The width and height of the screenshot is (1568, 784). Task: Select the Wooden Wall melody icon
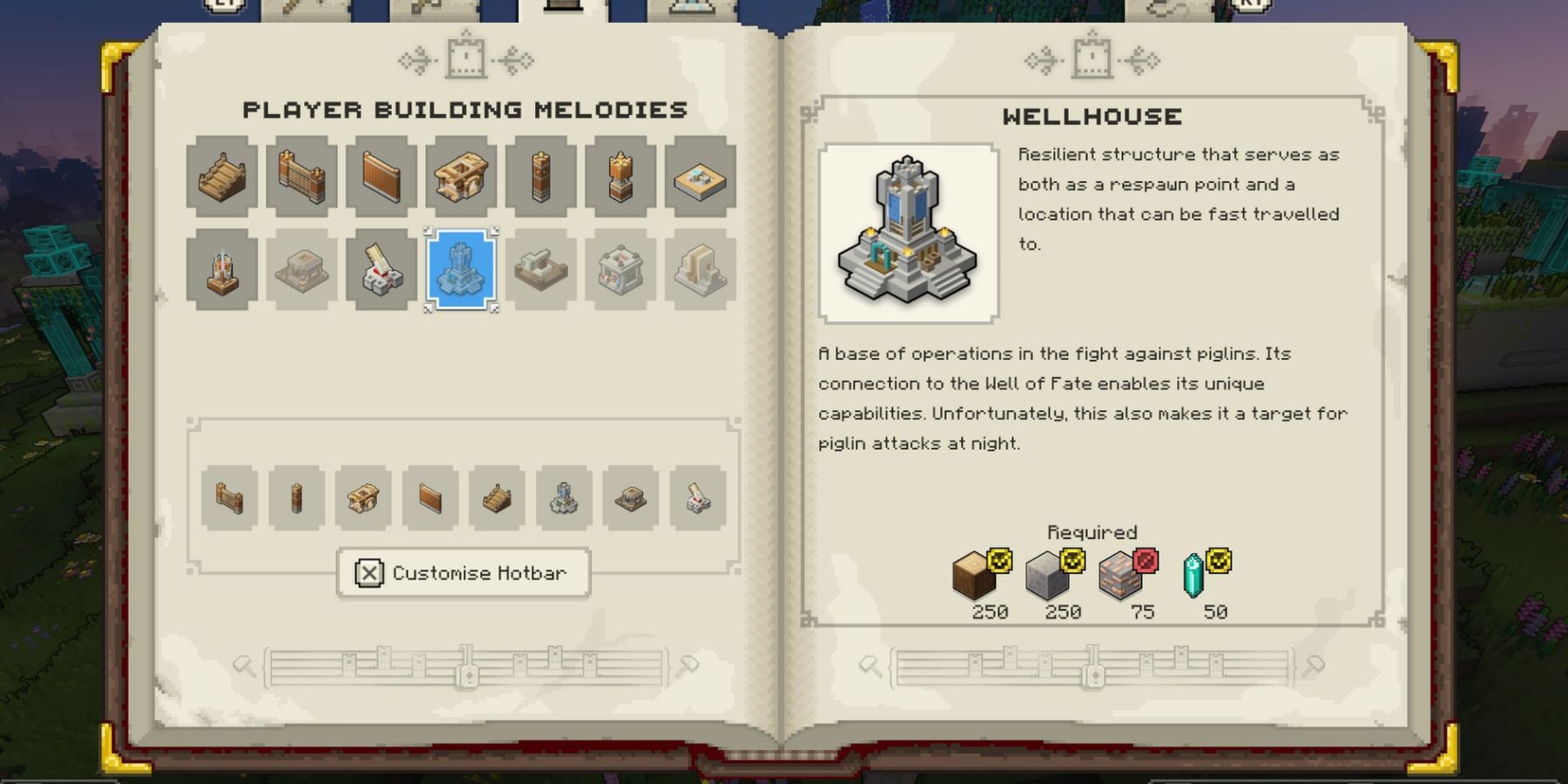click(x=381, y=177)
